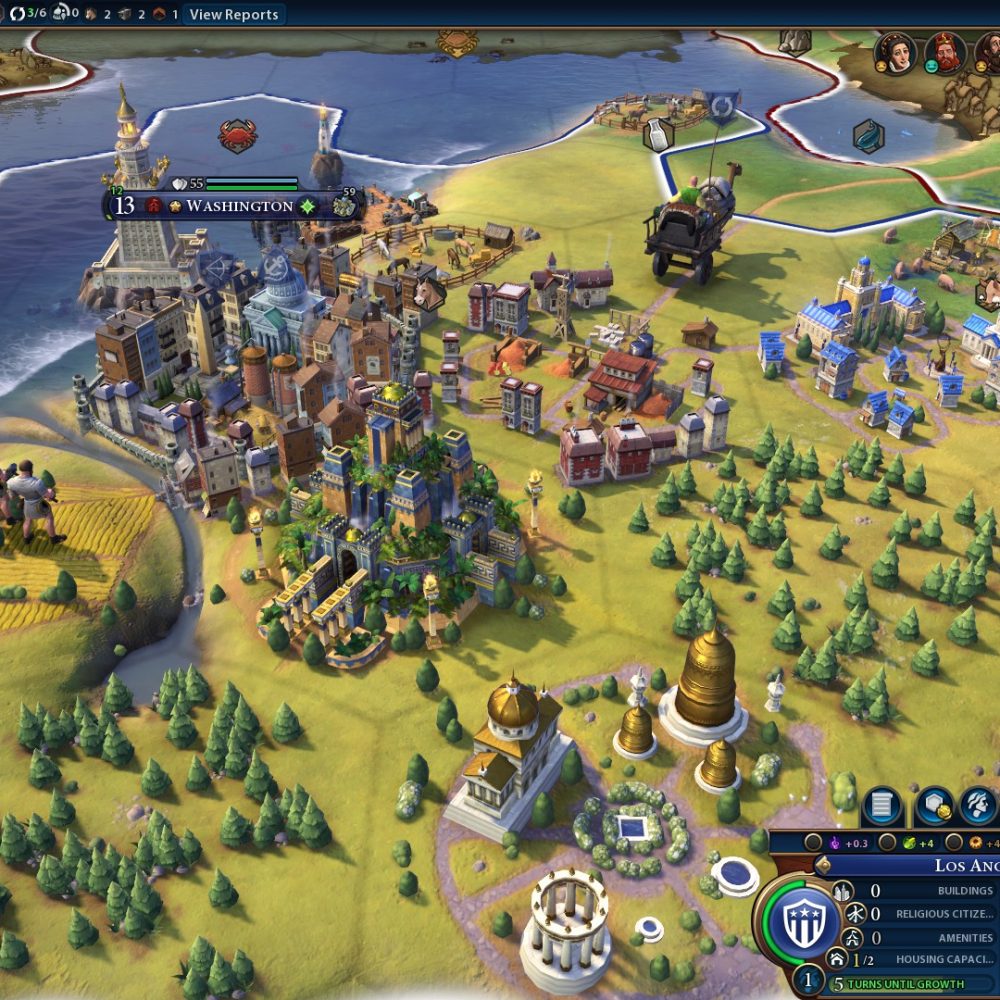Open the manage citizens head icon
The image size is (1000, 1000).
[979, 807]
